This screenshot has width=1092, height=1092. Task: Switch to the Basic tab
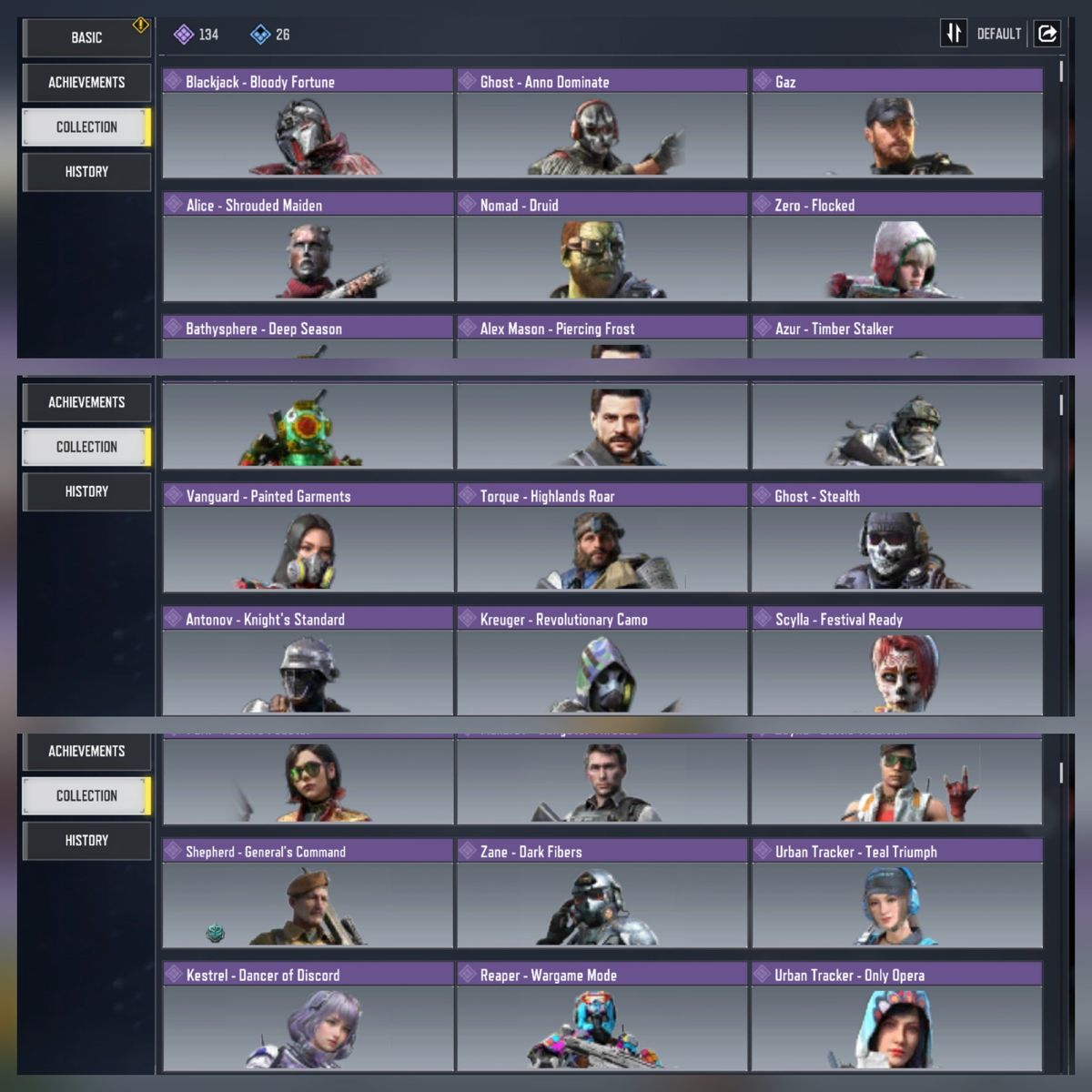pos(86,37)
